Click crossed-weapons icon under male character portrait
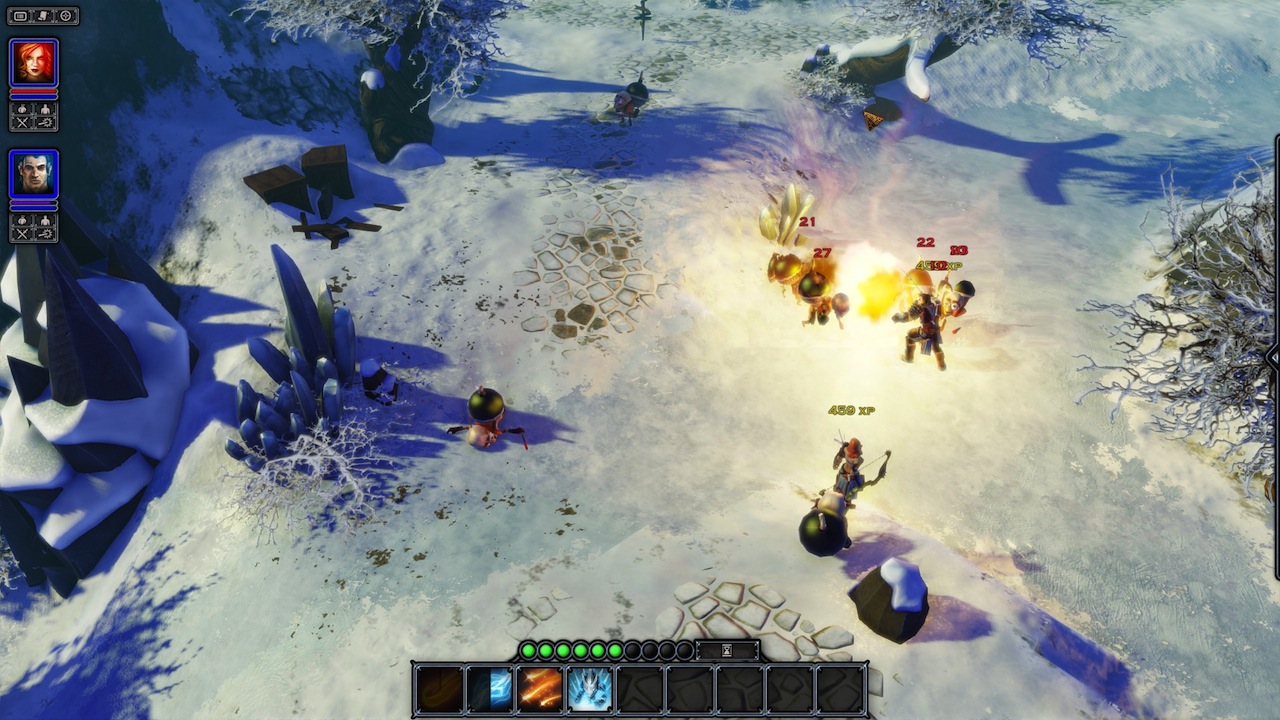Viewport: 1280px width, 720px height. coord(23,231)
